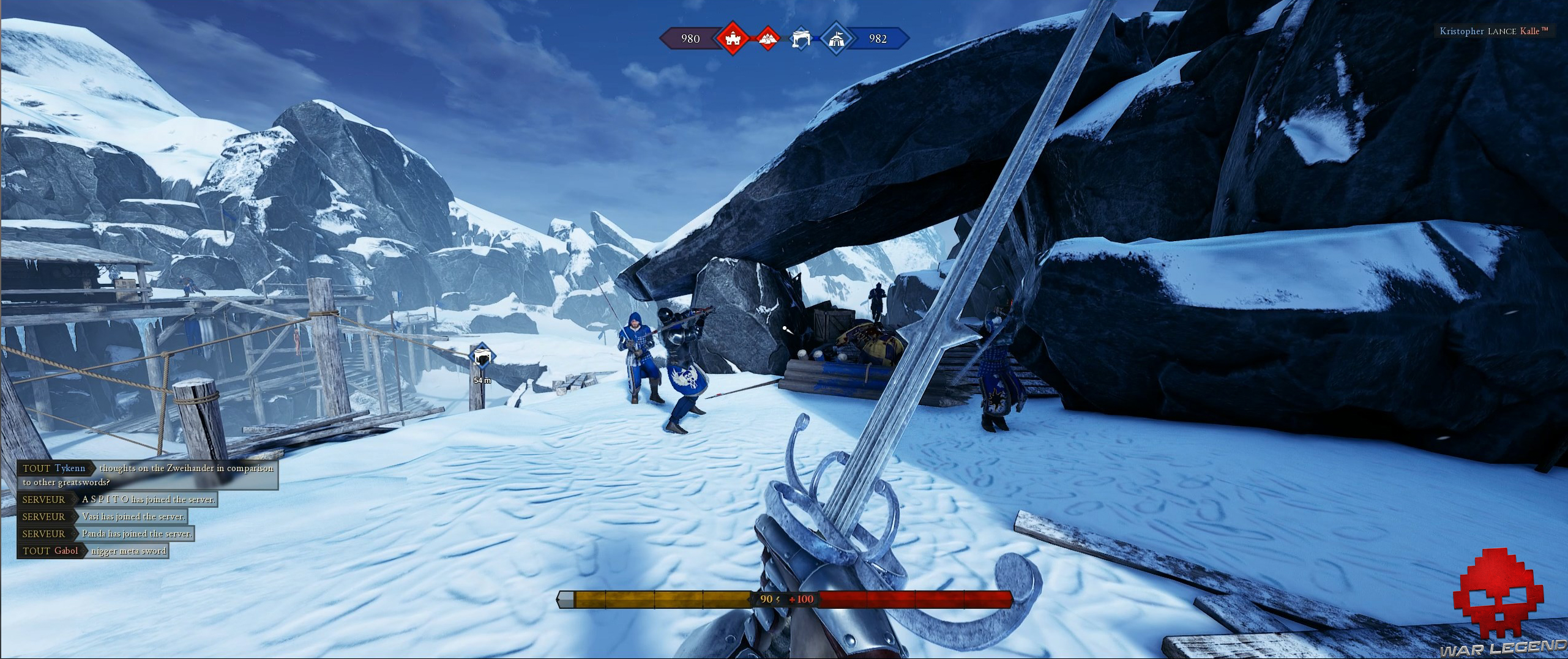Select the blue gazebo capture point icon
Viewport: 1568px width, 659px height.
click(x=801, y=37)
